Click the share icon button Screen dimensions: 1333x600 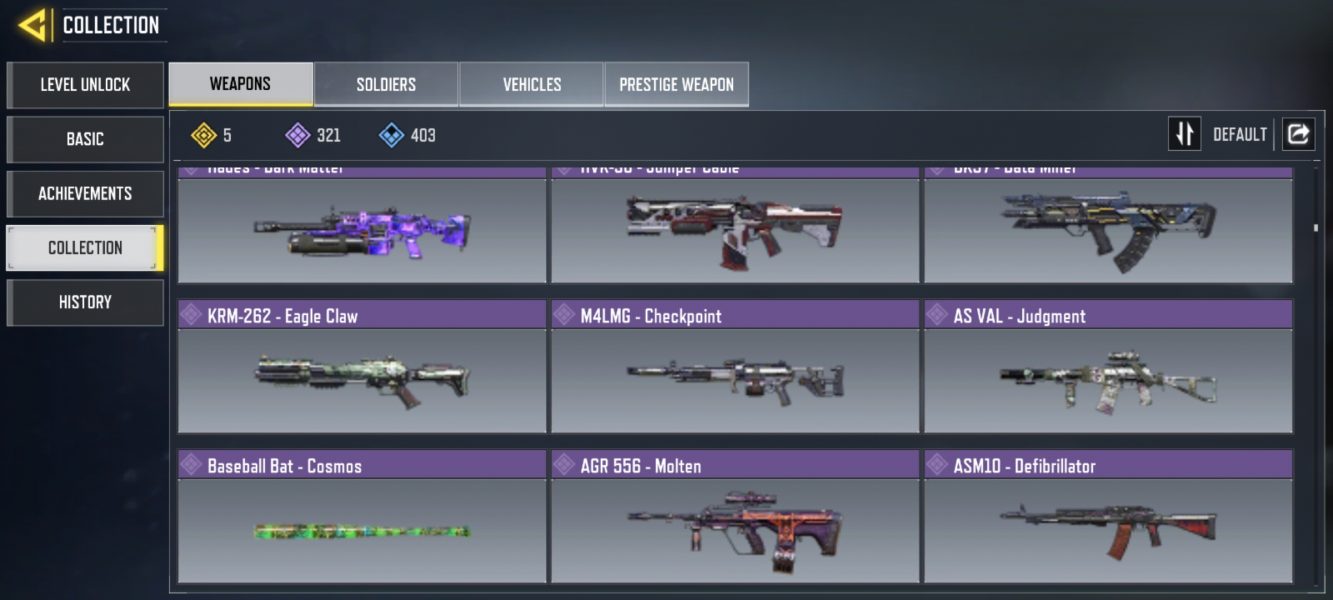[x=1298, y=134]
